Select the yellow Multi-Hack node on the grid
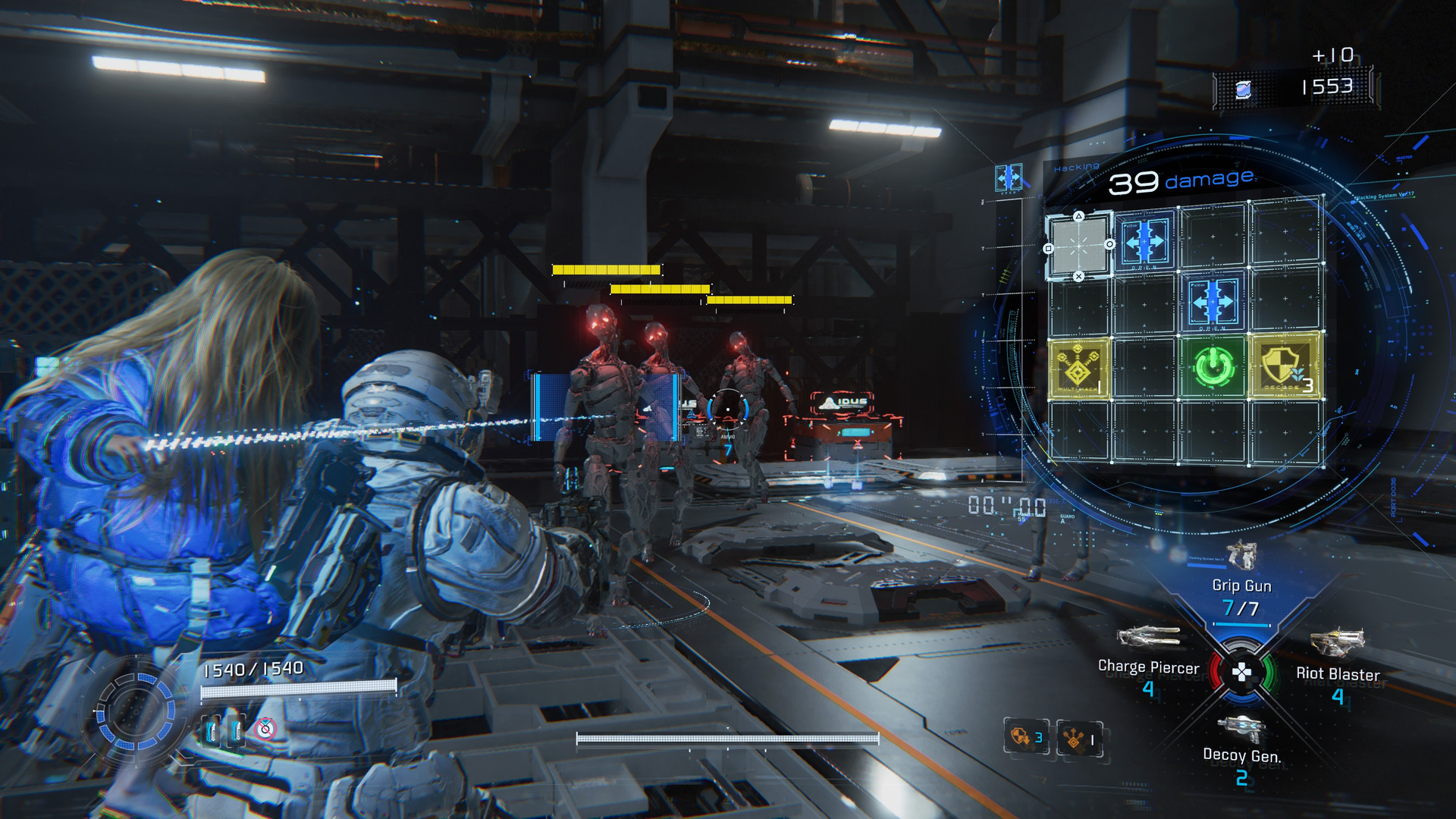Screen dimensions: 1456x819 tap(1078, 369)
